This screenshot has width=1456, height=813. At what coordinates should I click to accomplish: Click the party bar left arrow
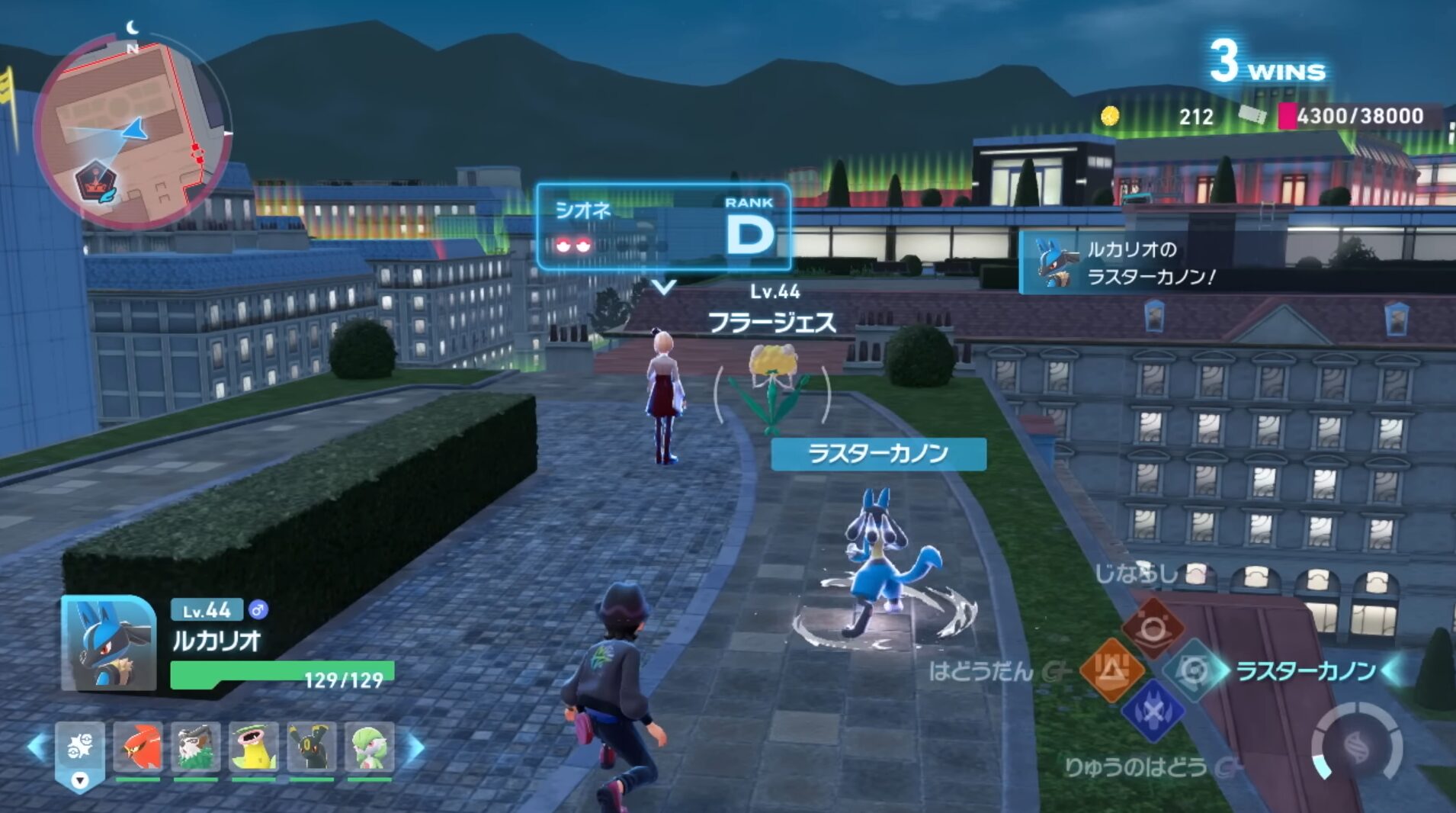[x=37, y=747]
